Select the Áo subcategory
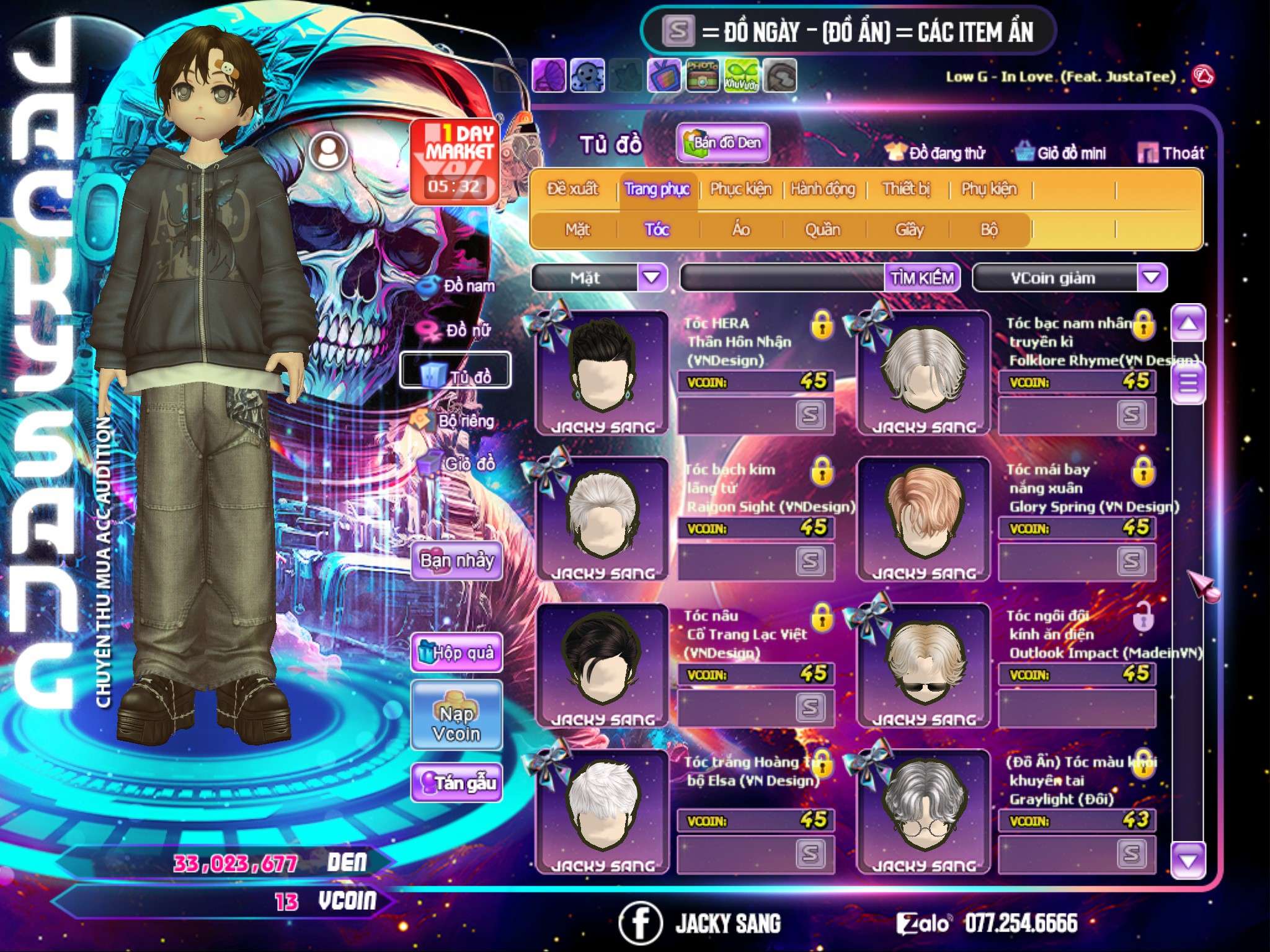 coord(741,230)
